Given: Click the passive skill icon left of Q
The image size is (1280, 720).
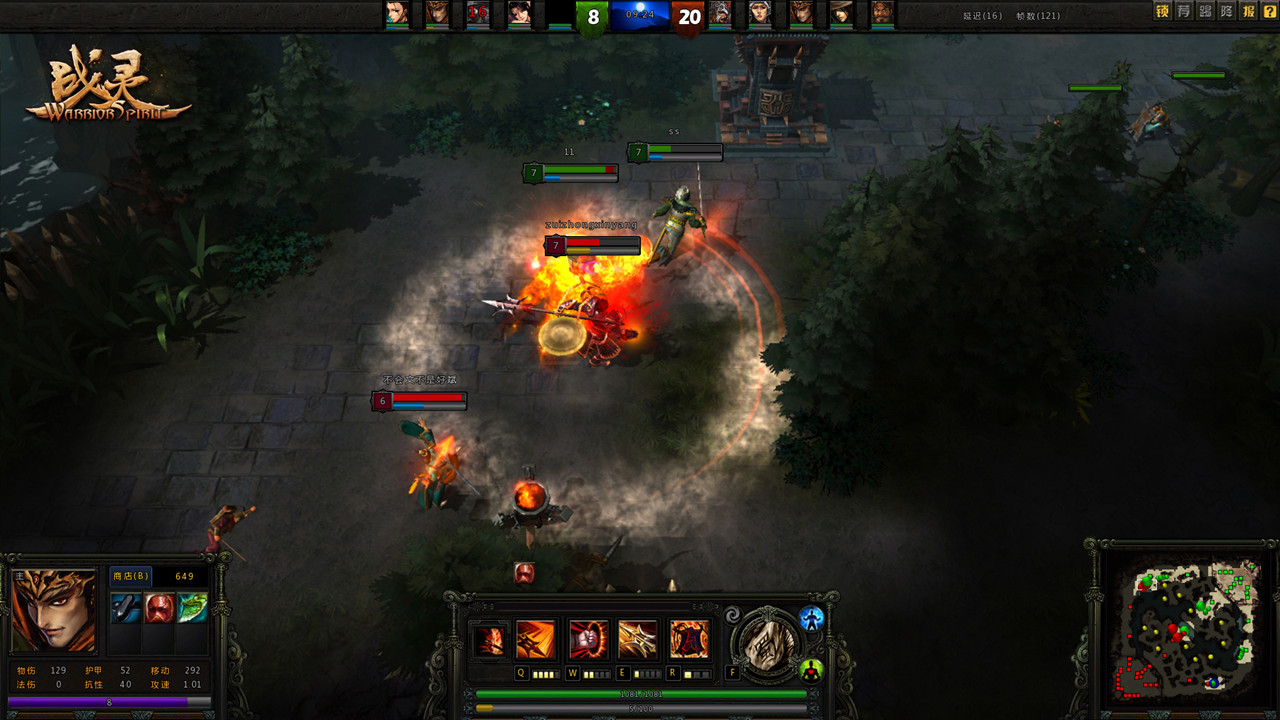Looking at the screenshot, I should [489, 640].
